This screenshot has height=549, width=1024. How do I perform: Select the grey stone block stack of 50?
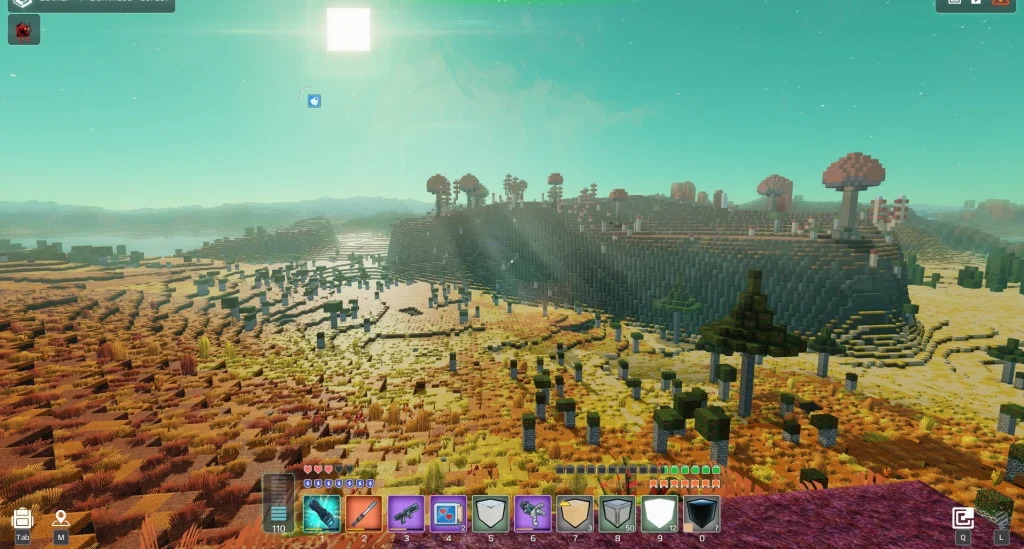coord(617,513)
